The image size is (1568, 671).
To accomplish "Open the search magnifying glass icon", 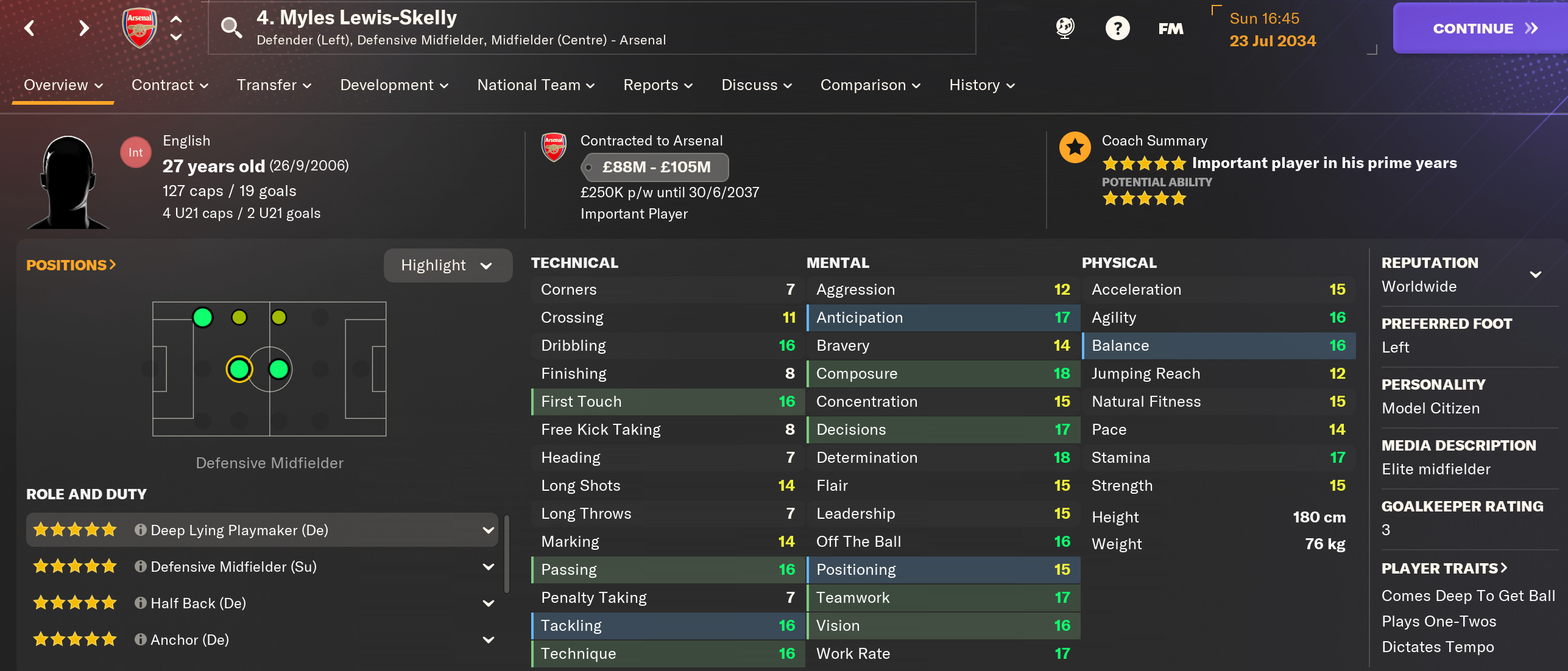I will click(x=231, y=27).
